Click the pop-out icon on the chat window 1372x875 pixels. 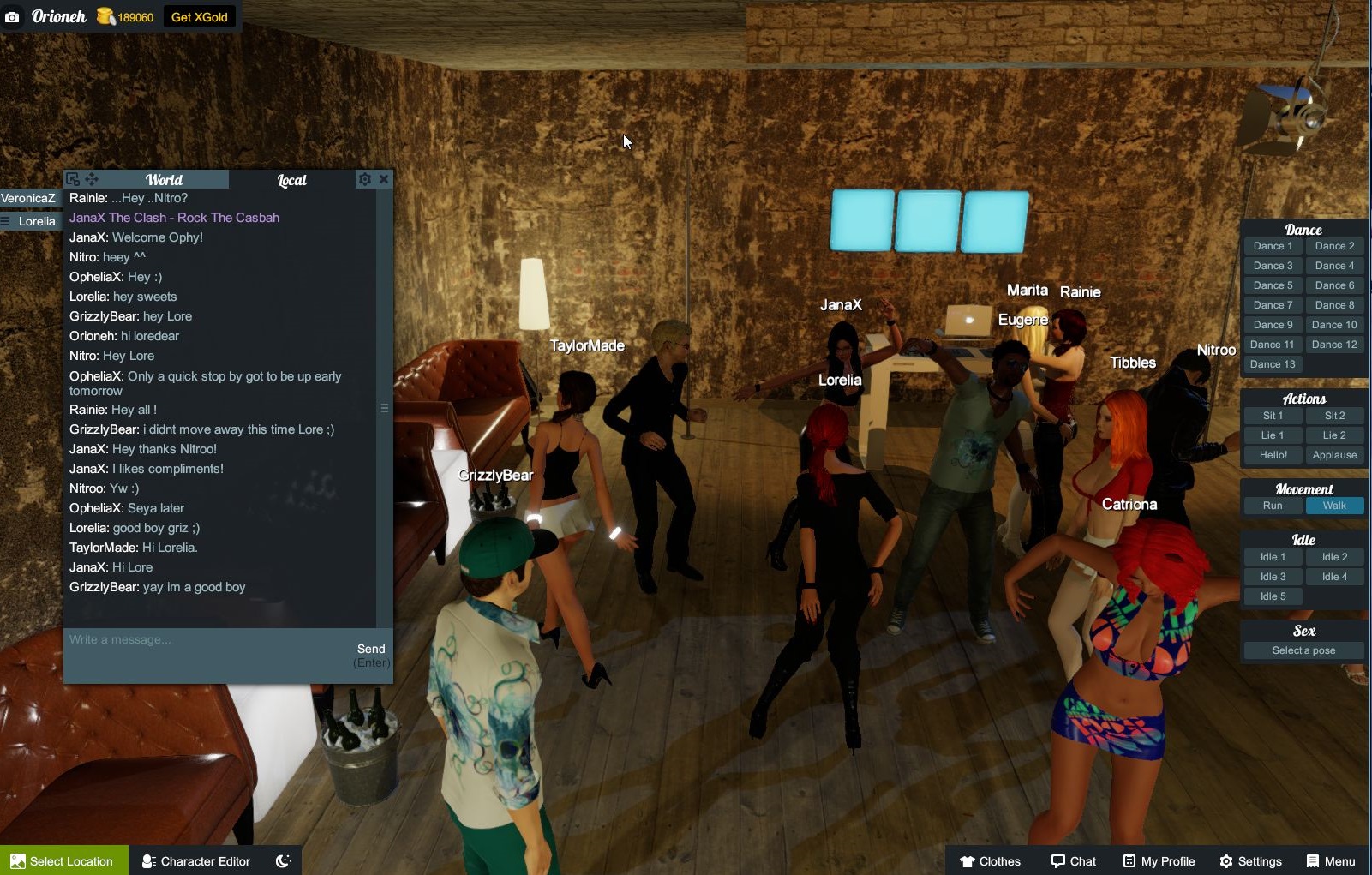pos(73,179)
